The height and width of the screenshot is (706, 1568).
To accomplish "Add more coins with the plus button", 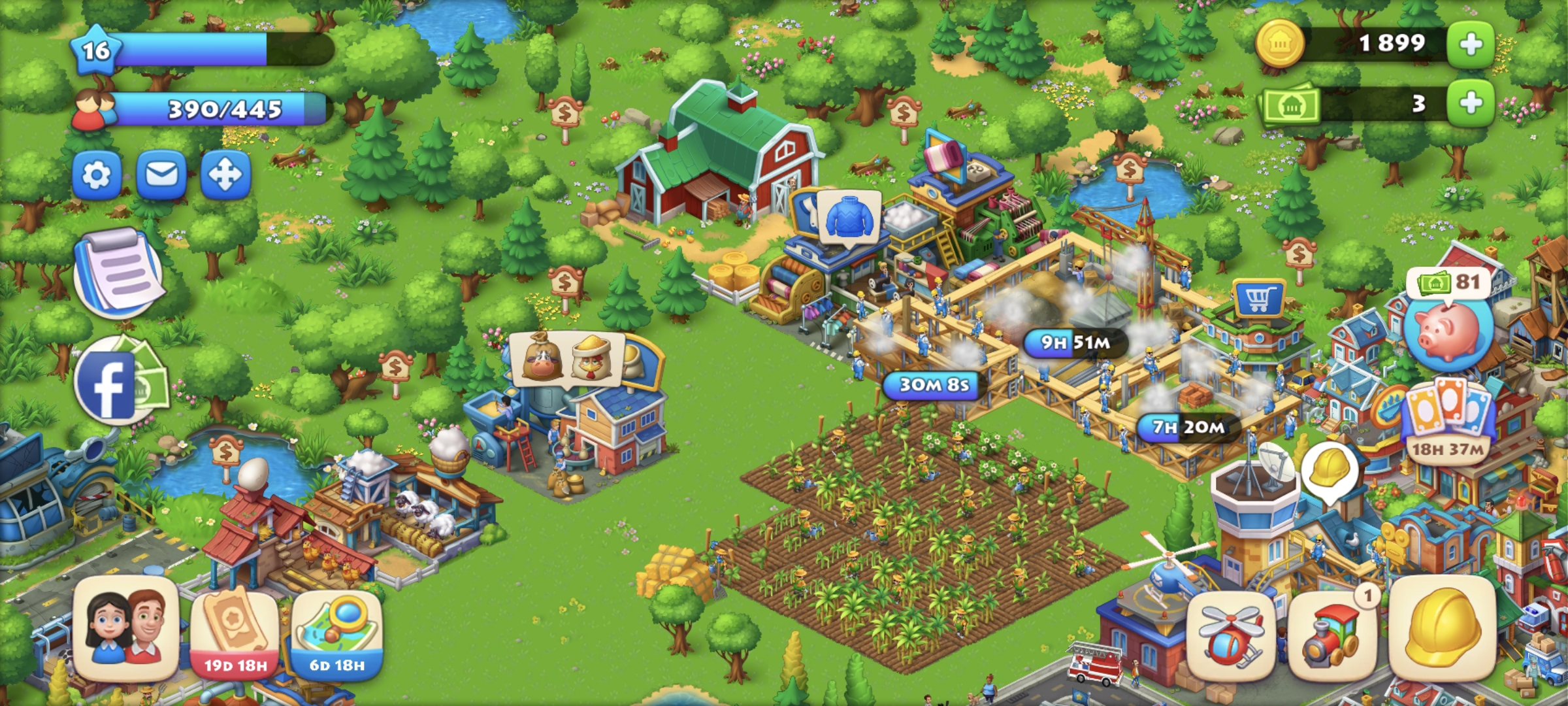I will coord(1471,44).
